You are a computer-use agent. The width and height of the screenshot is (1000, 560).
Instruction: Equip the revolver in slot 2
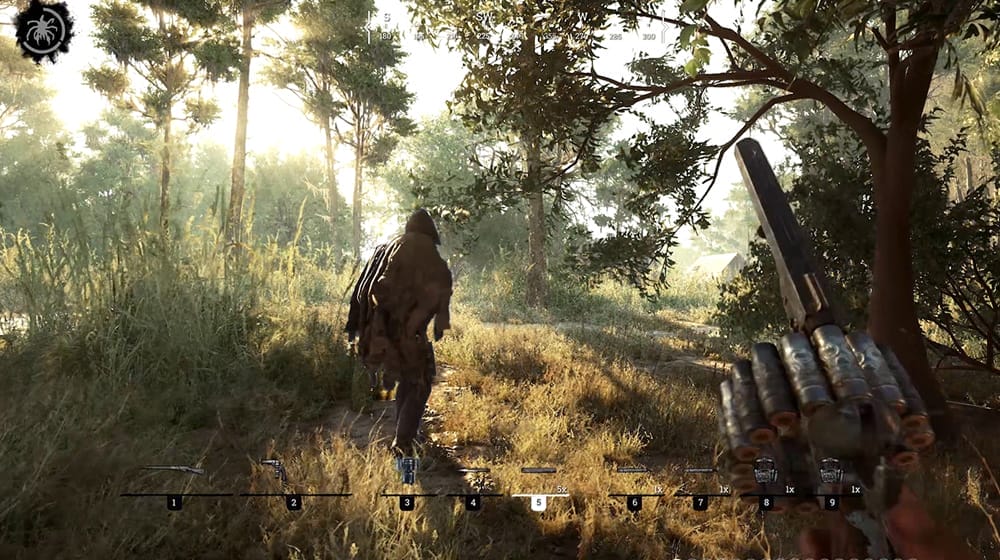tap(272, 469)
